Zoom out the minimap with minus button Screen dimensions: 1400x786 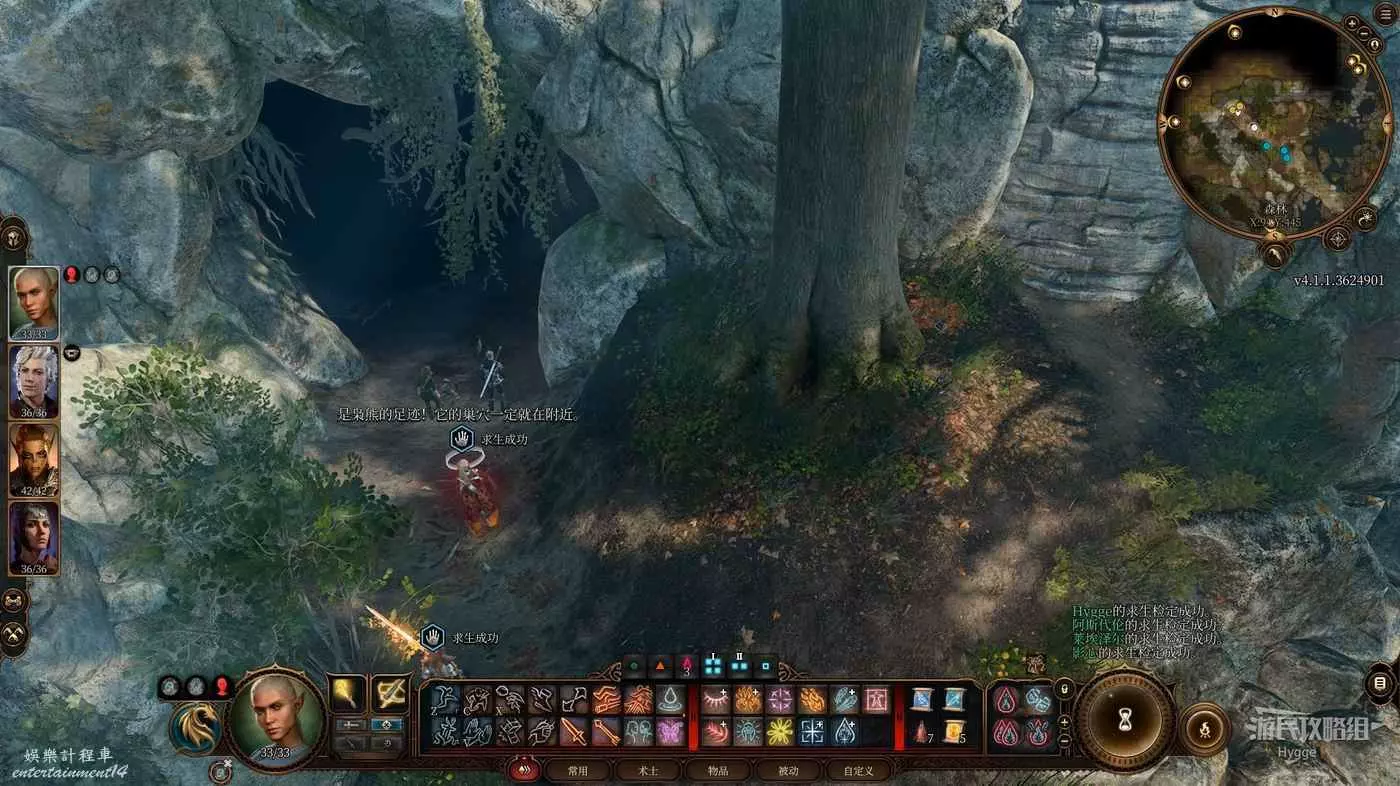point(1366,33)
